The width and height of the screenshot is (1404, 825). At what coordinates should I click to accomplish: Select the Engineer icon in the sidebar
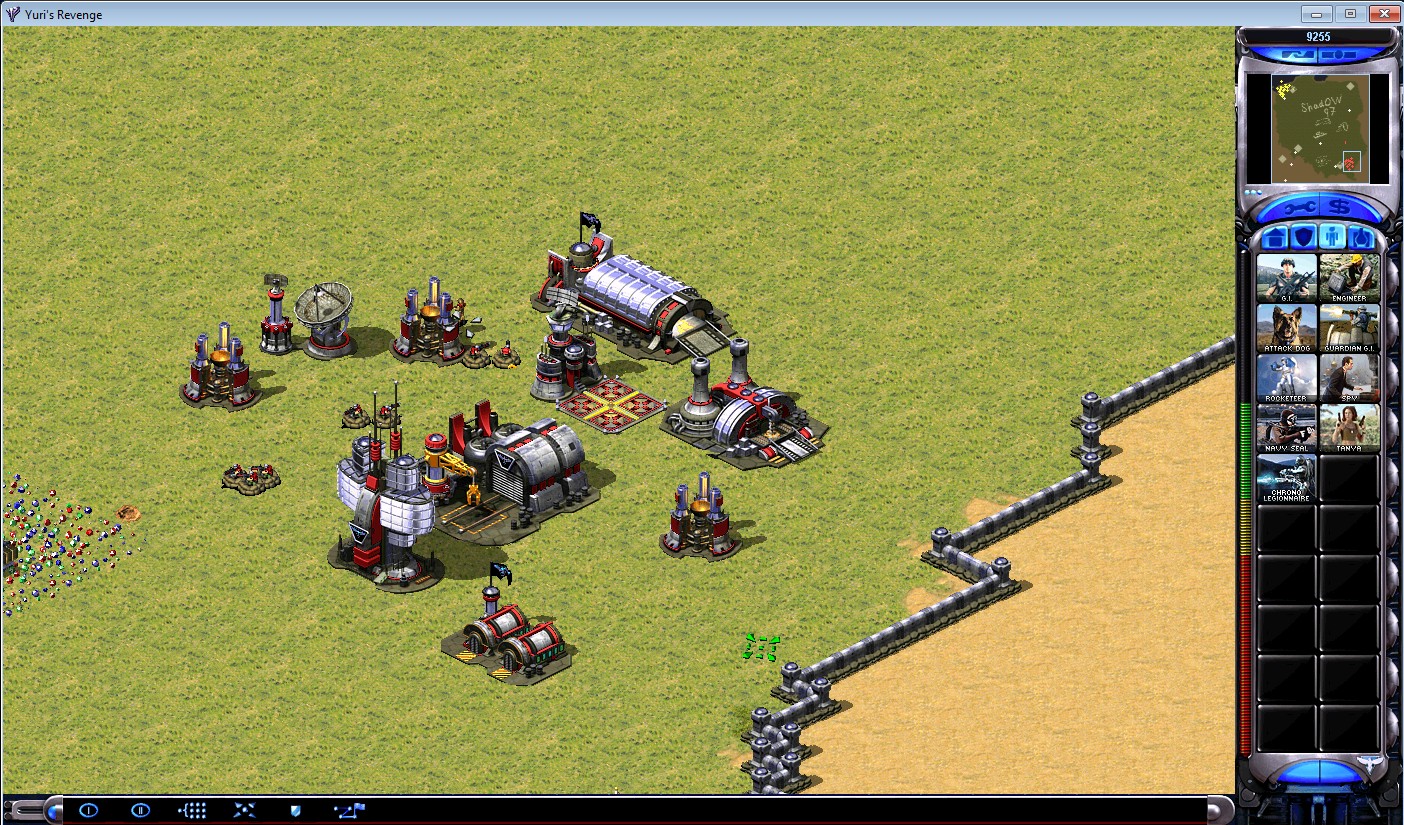[1350, 276]
